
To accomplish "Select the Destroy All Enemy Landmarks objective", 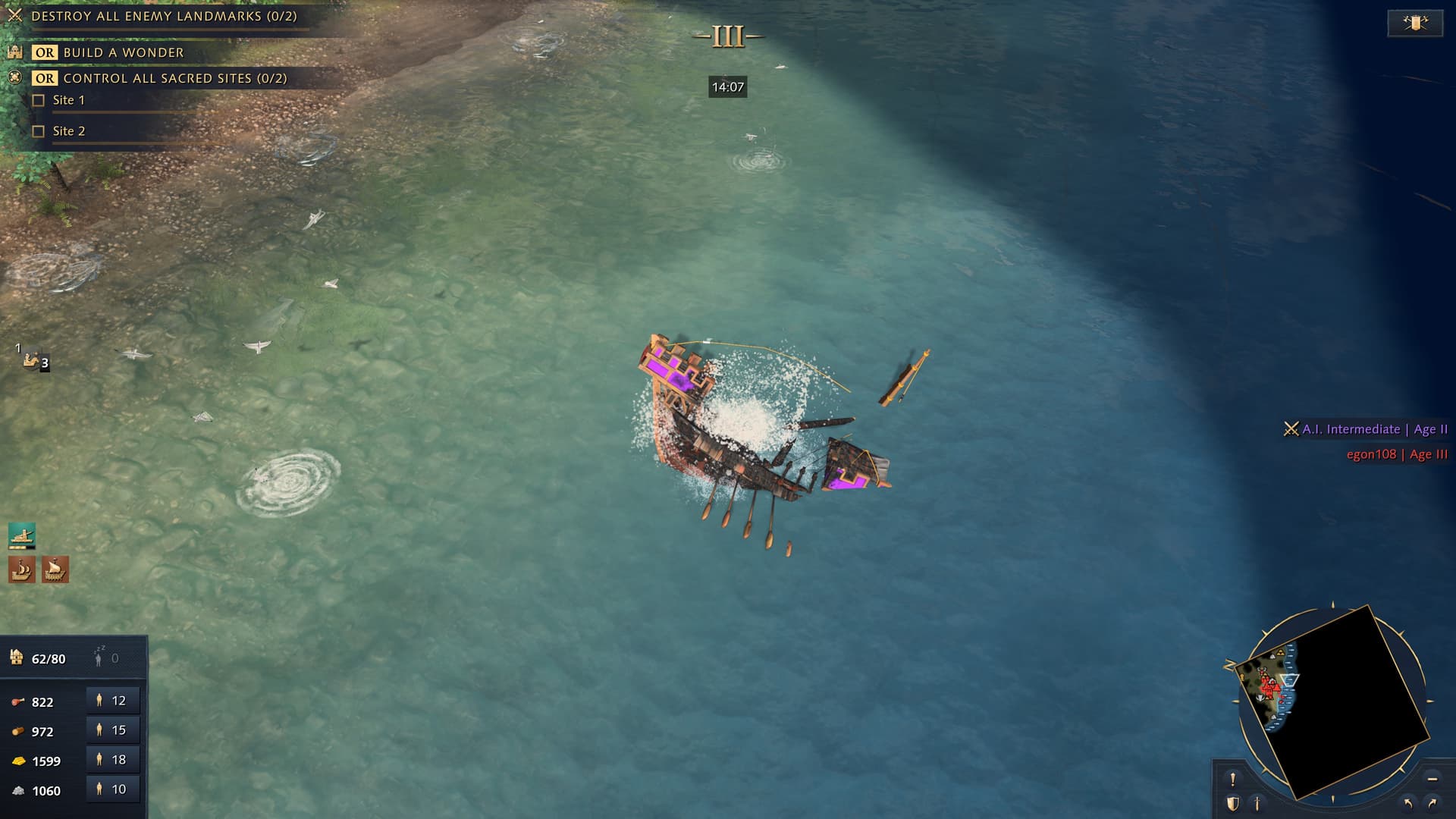I will click(164, 16).
